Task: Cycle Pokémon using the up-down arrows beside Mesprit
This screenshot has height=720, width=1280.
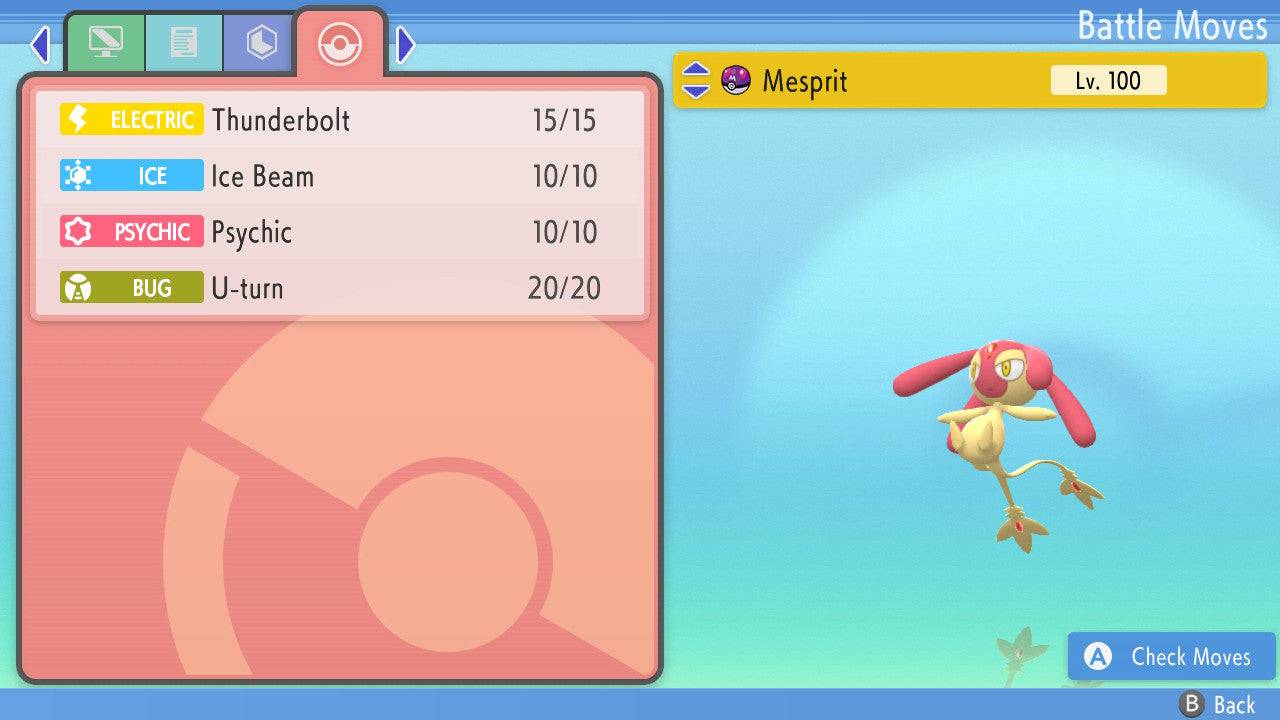Action: (696, 81)
